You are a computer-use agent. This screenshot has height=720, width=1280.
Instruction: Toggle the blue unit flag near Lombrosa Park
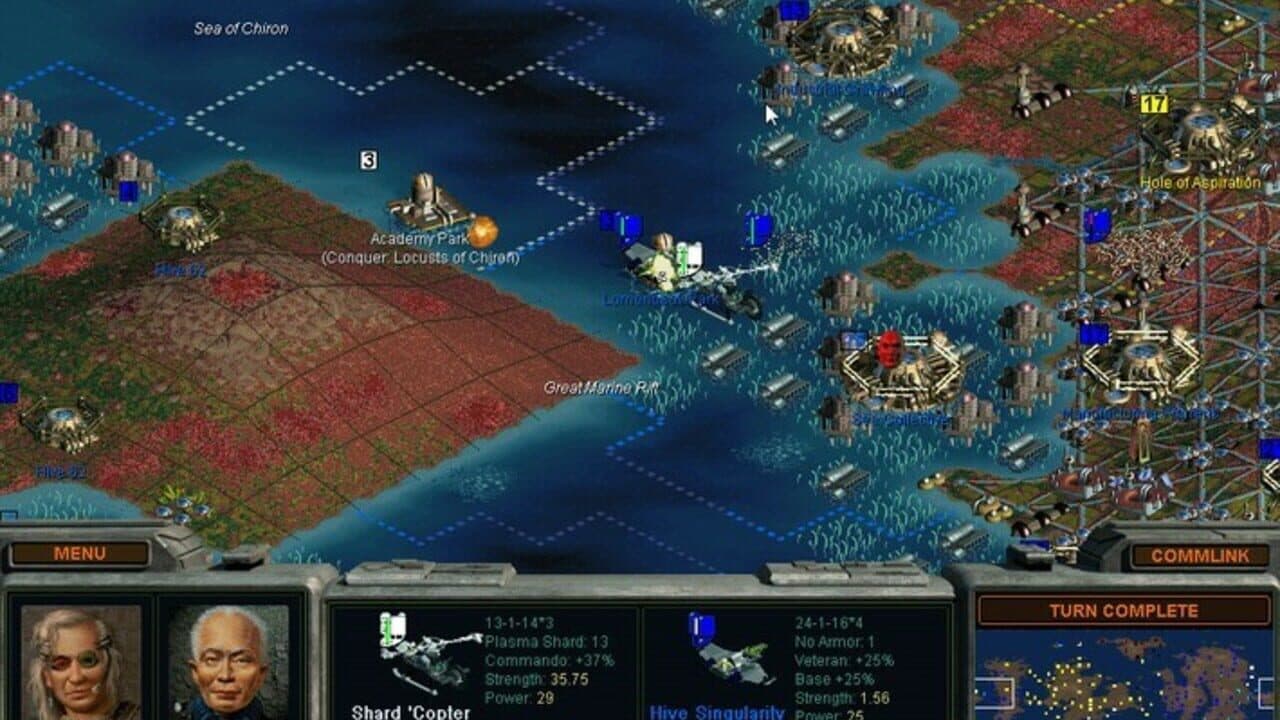click(623, 222)
